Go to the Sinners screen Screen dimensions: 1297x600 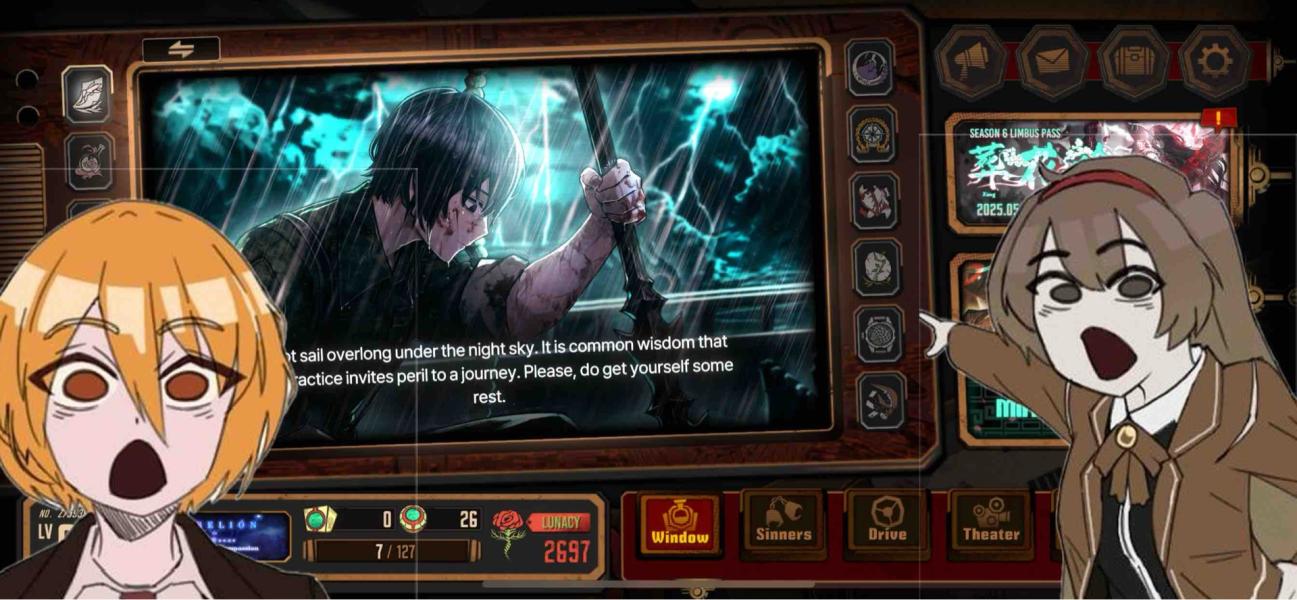tap(783, 524)
